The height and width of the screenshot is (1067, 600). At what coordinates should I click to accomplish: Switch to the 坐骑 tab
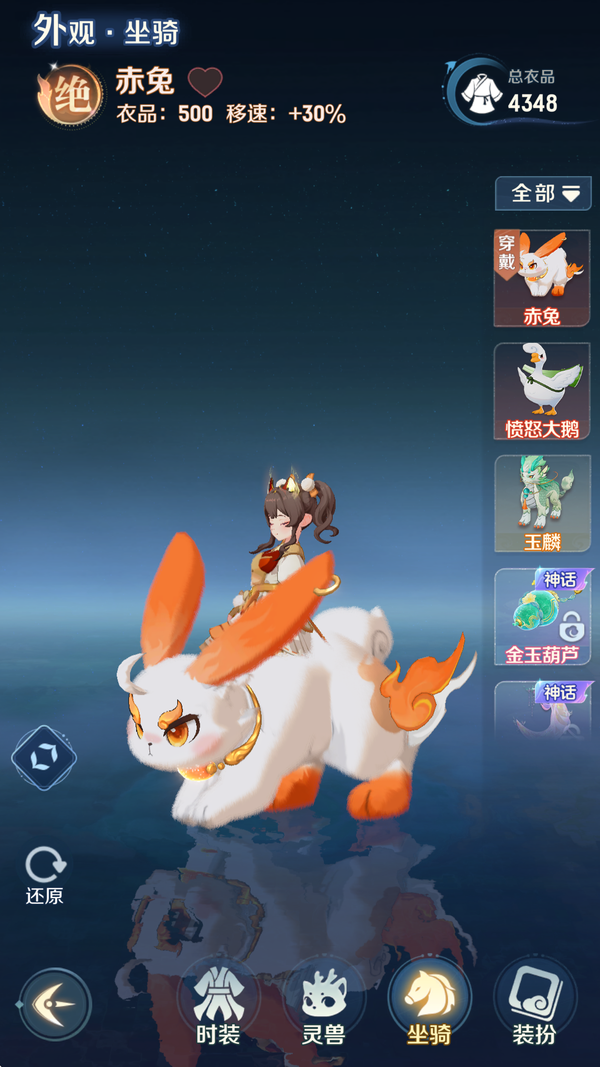pos(429,1003)
